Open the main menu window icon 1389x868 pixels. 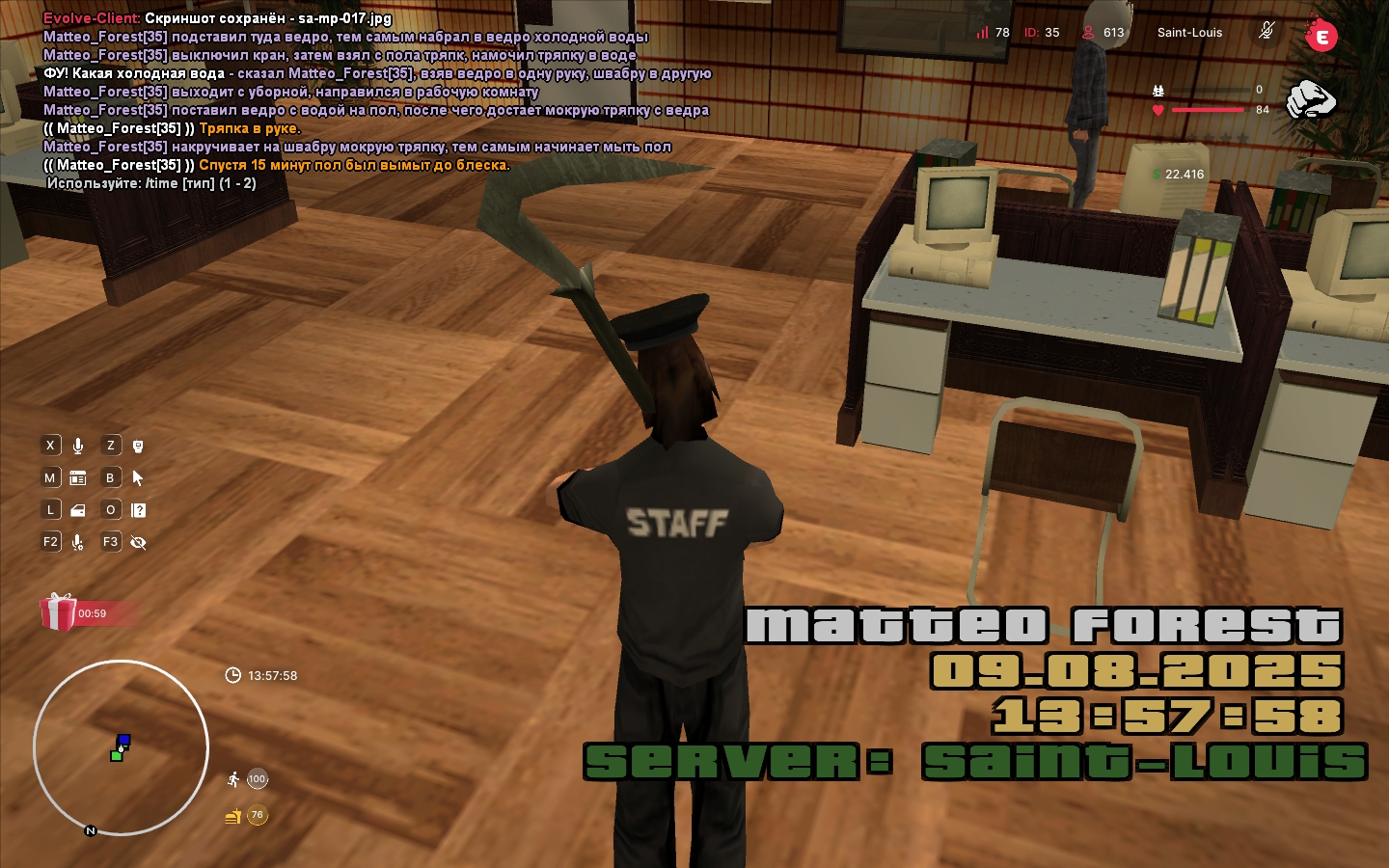[x=78, y=478]
